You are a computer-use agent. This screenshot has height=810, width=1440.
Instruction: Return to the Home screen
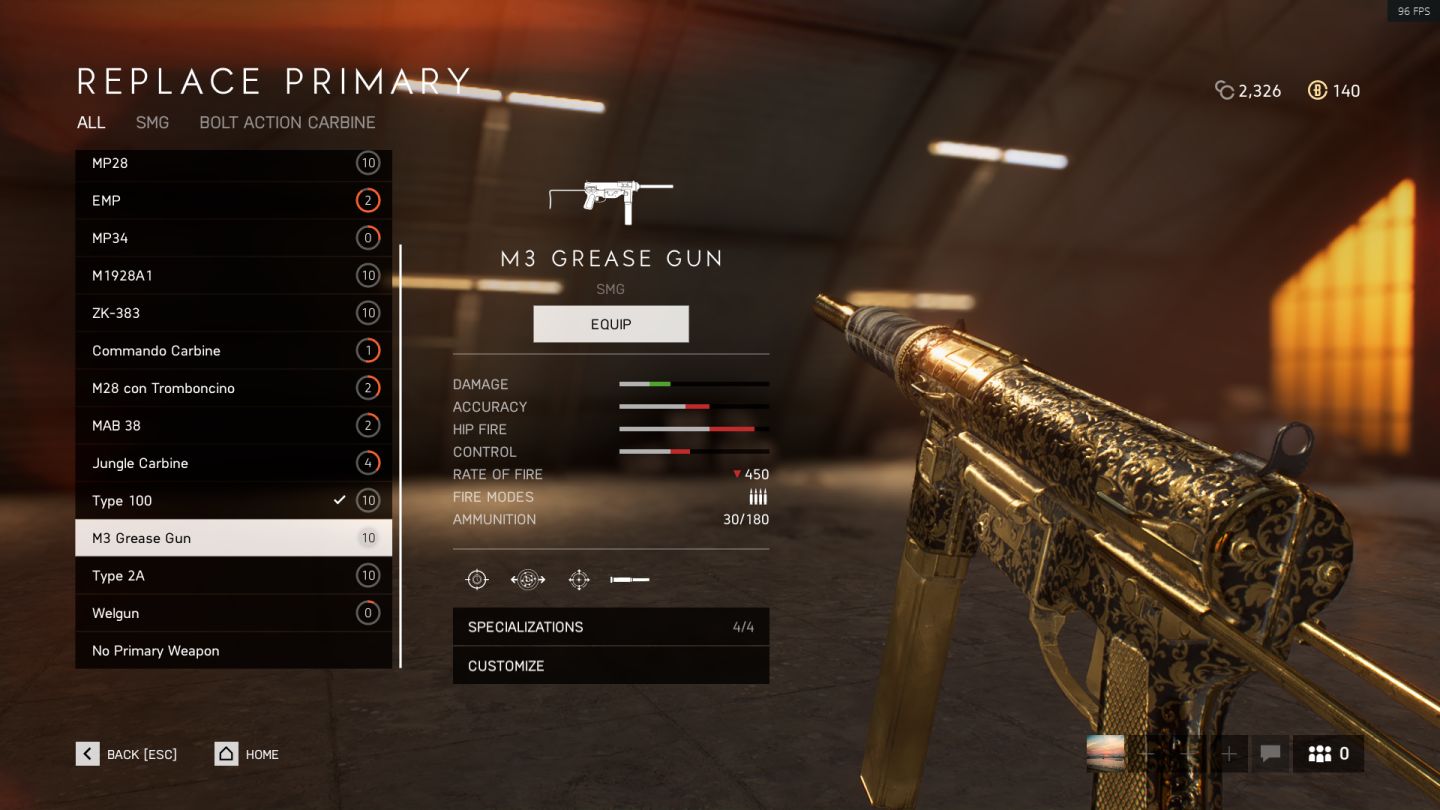[247, 754]
